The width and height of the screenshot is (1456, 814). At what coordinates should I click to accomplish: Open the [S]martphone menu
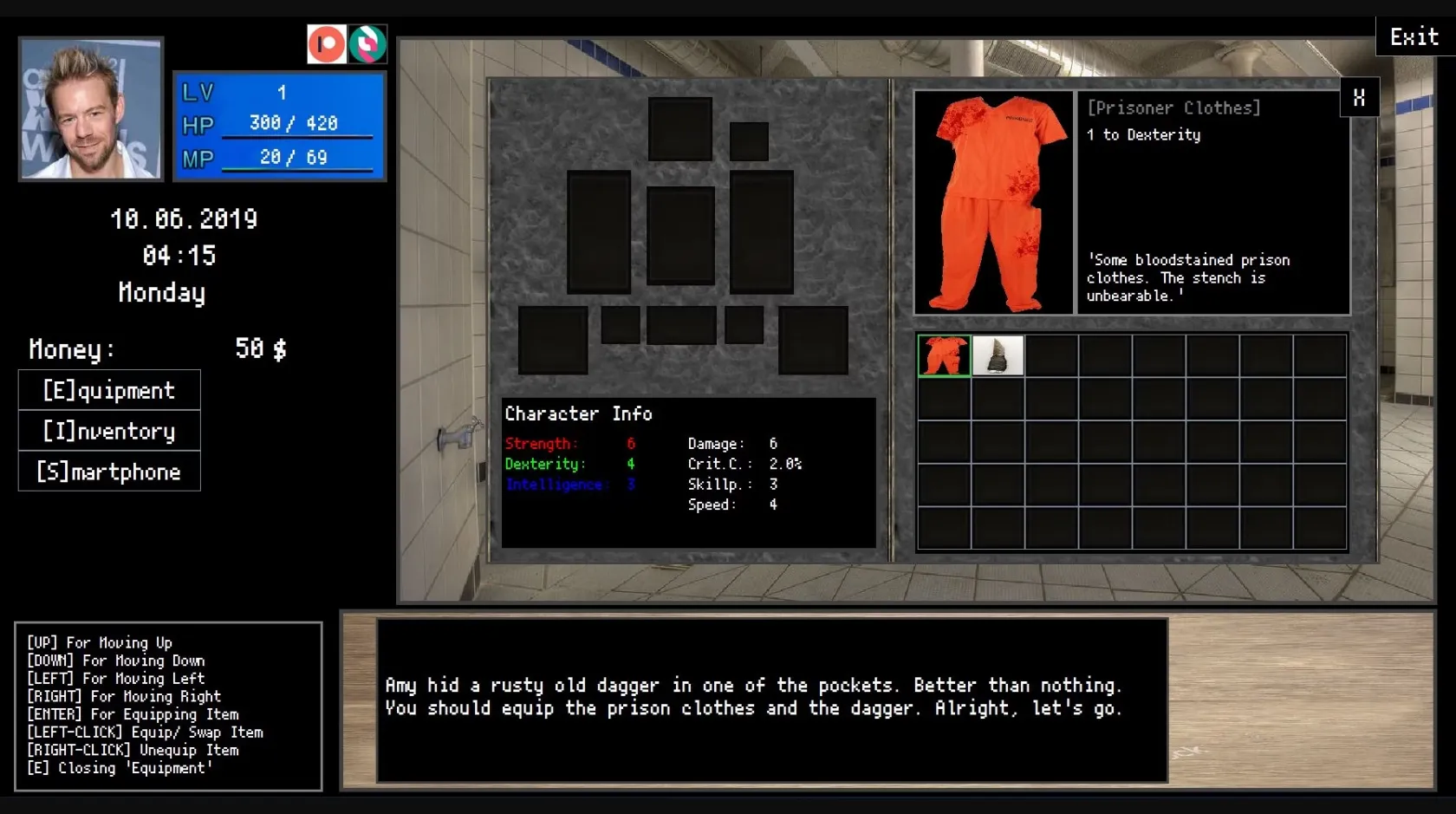108,471
